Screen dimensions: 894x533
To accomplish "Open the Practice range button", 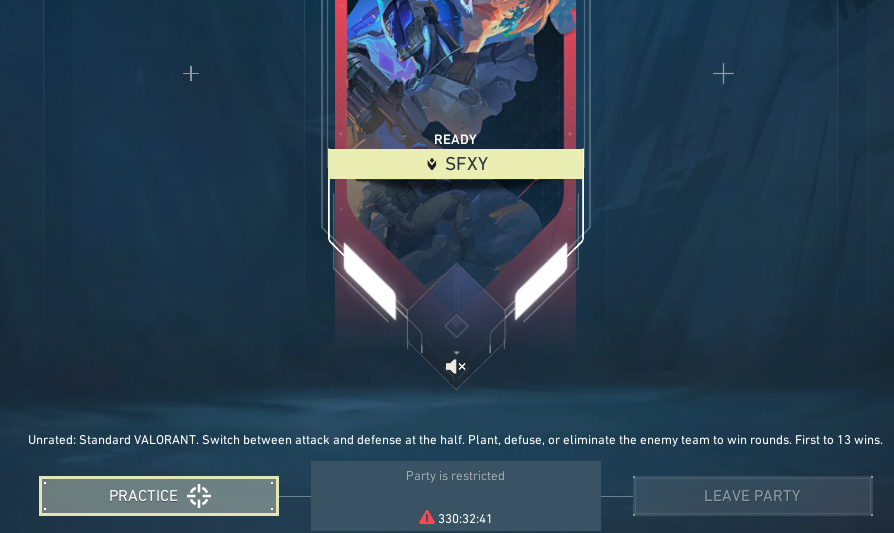I will tap(158, 496).
